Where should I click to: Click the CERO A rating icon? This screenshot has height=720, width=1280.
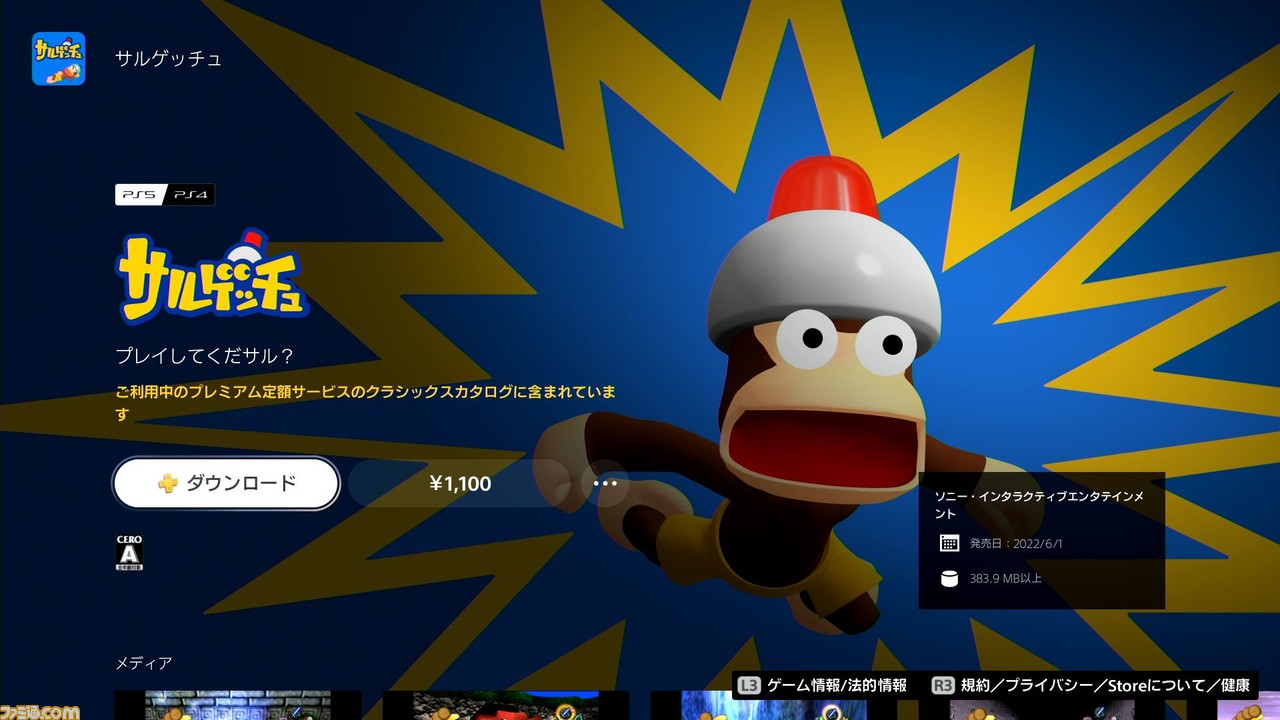tap(131, 551)
